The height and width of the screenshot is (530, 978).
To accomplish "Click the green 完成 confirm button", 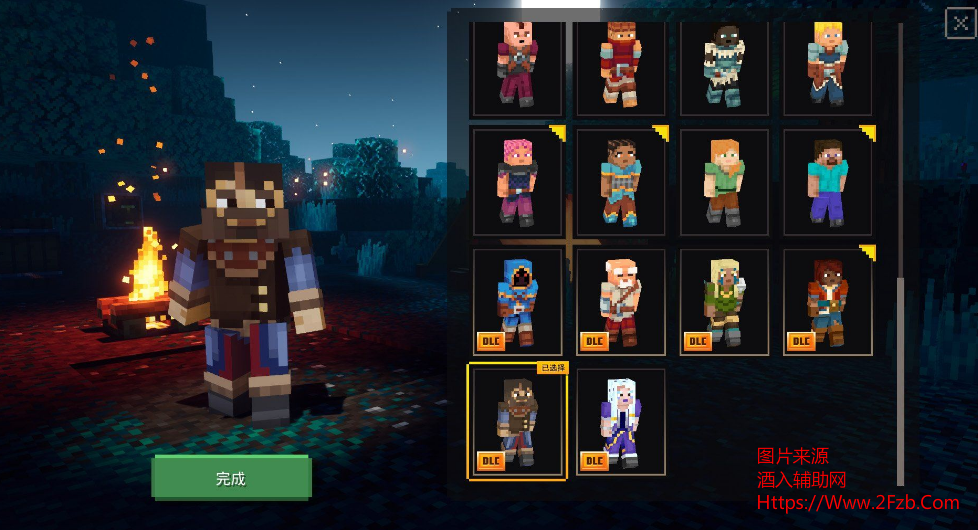I will 231,478.
